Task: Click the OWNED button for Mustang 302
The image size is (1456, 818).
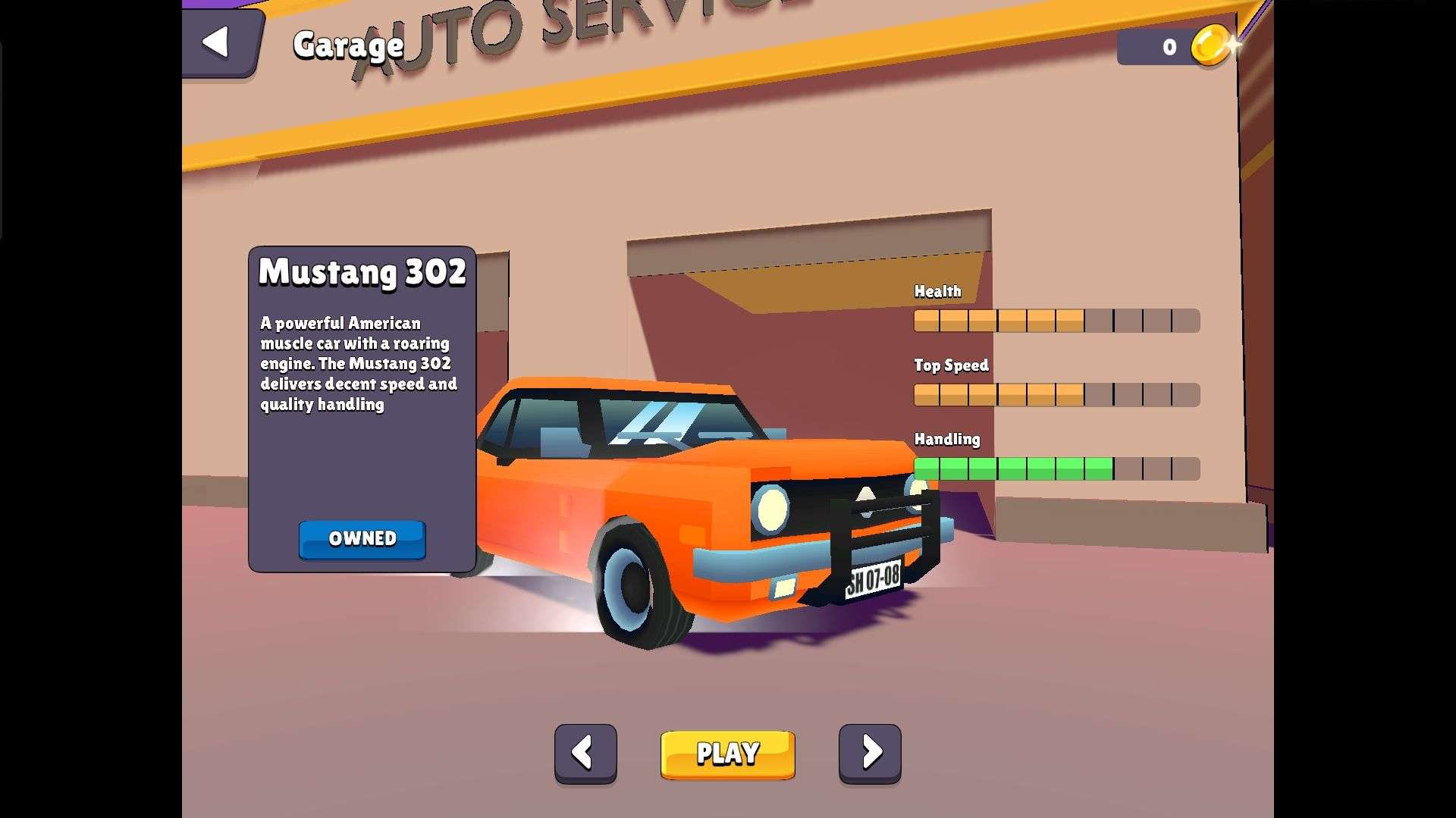Action: click(x=362, y=539)
